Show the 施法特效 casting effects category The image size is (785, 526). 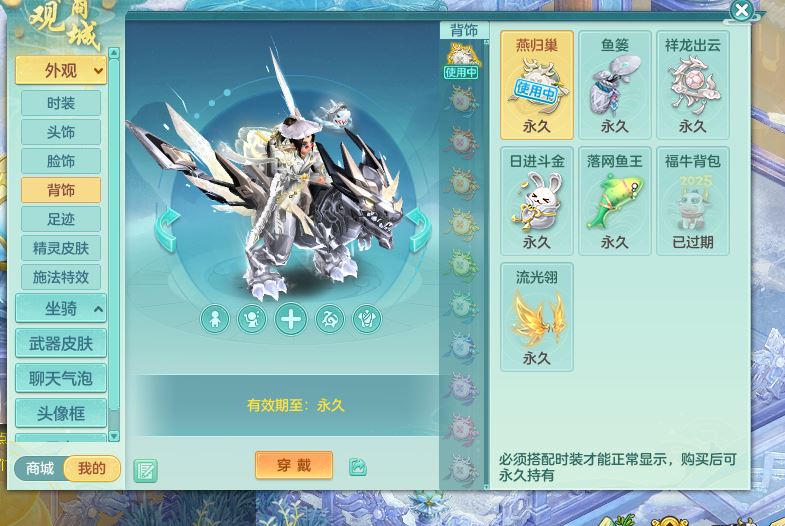[61, 277]
